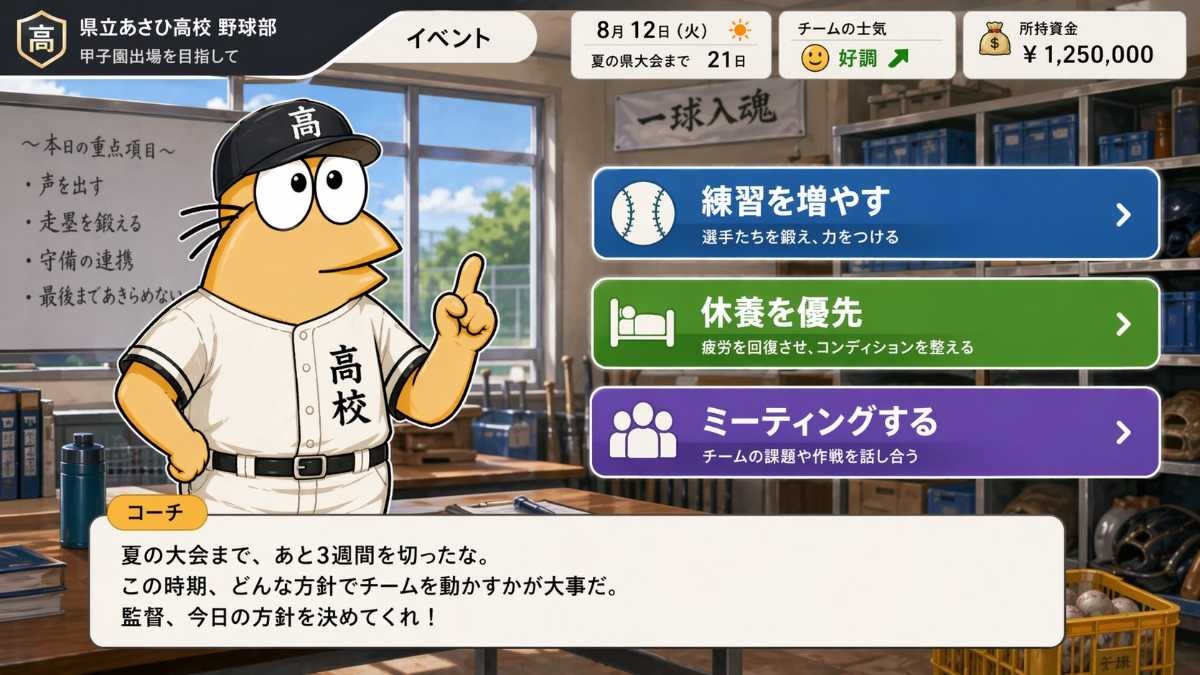Image resolution: width=1200 pixels, height=675 pixels.
Task: Select 休養を優先 to rest the team
Action: [875, 324]
